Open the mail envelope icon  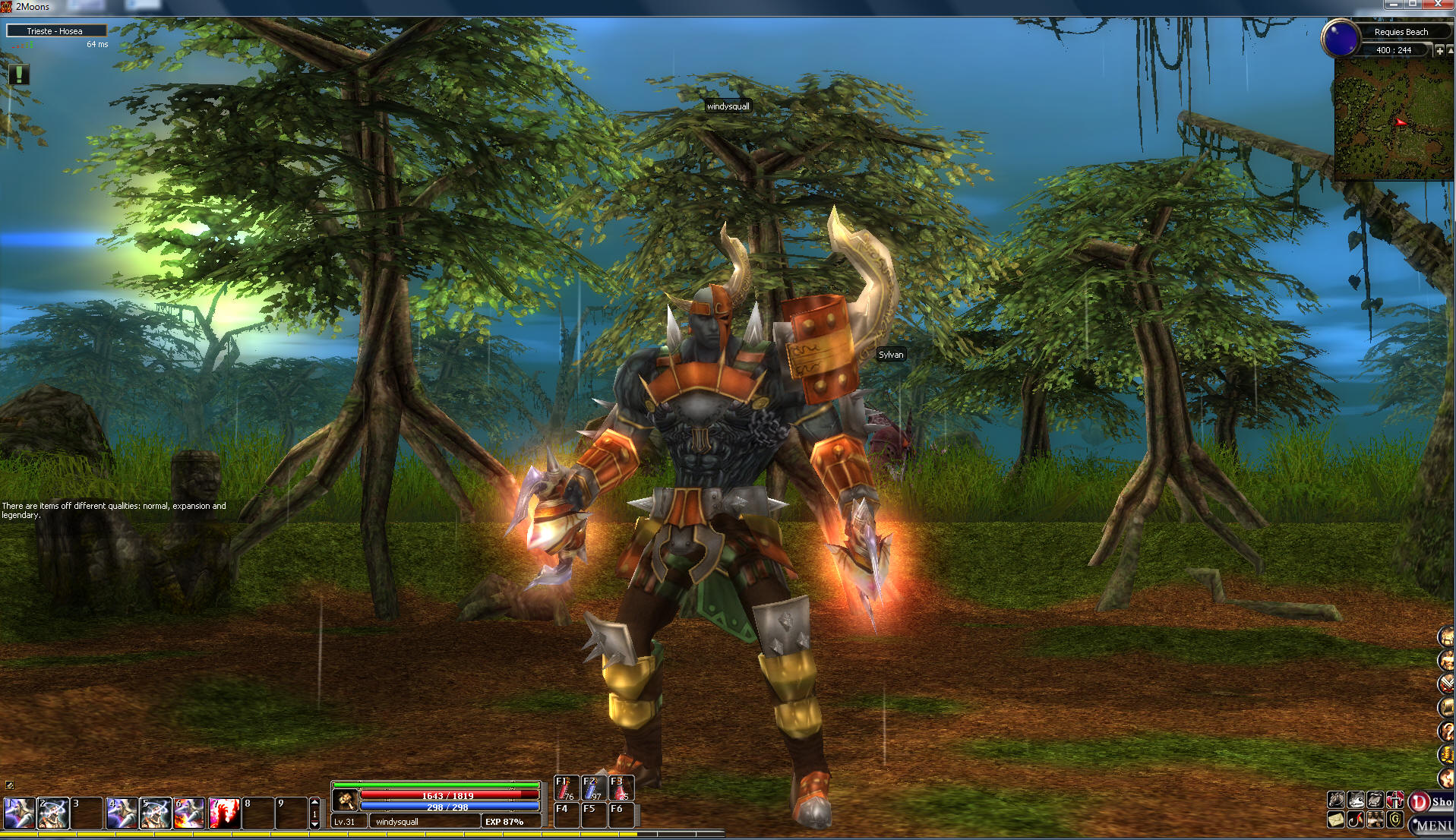pyautogui.click(x=1336, y=819)
